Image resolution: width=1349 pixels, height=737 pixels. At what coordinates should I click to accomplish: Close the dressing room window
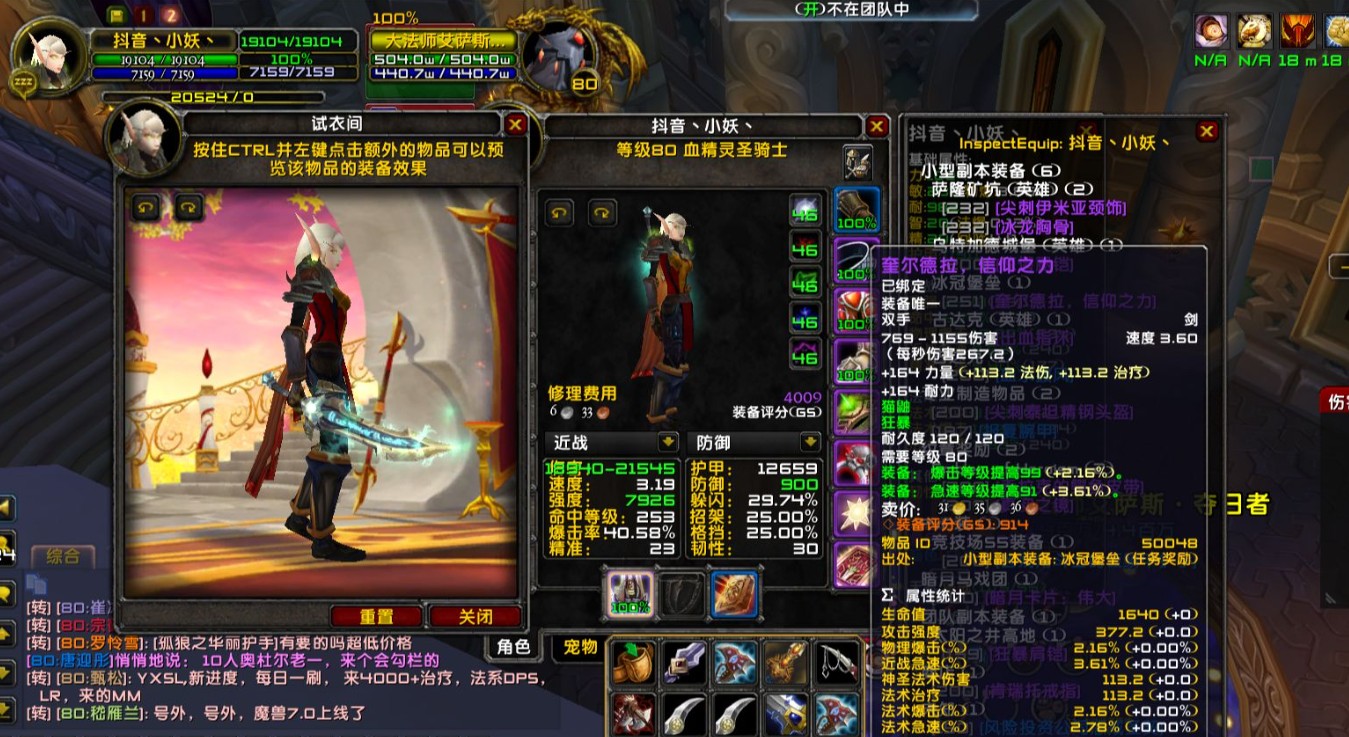point(515,124)
